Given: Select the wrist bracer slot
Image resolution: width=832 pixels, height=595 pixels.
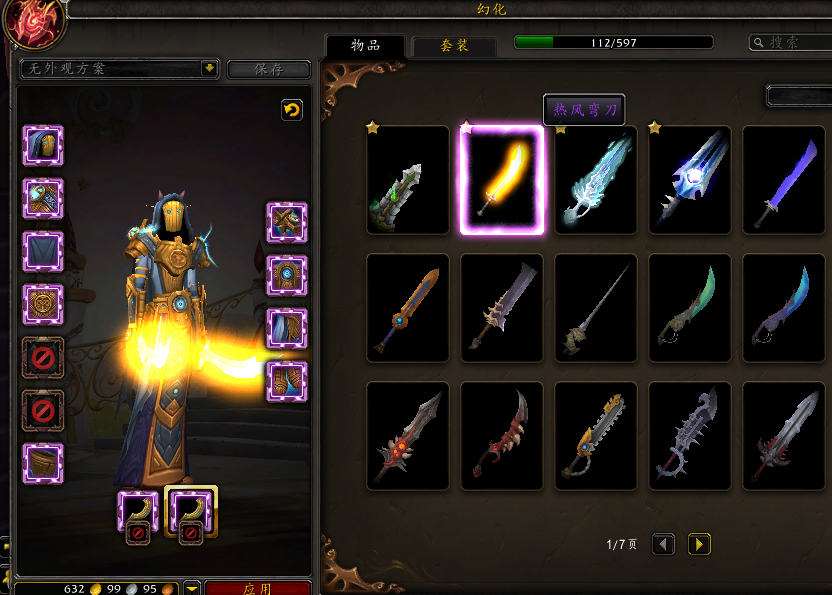Looking at the screenshot, I should [43, 463].
